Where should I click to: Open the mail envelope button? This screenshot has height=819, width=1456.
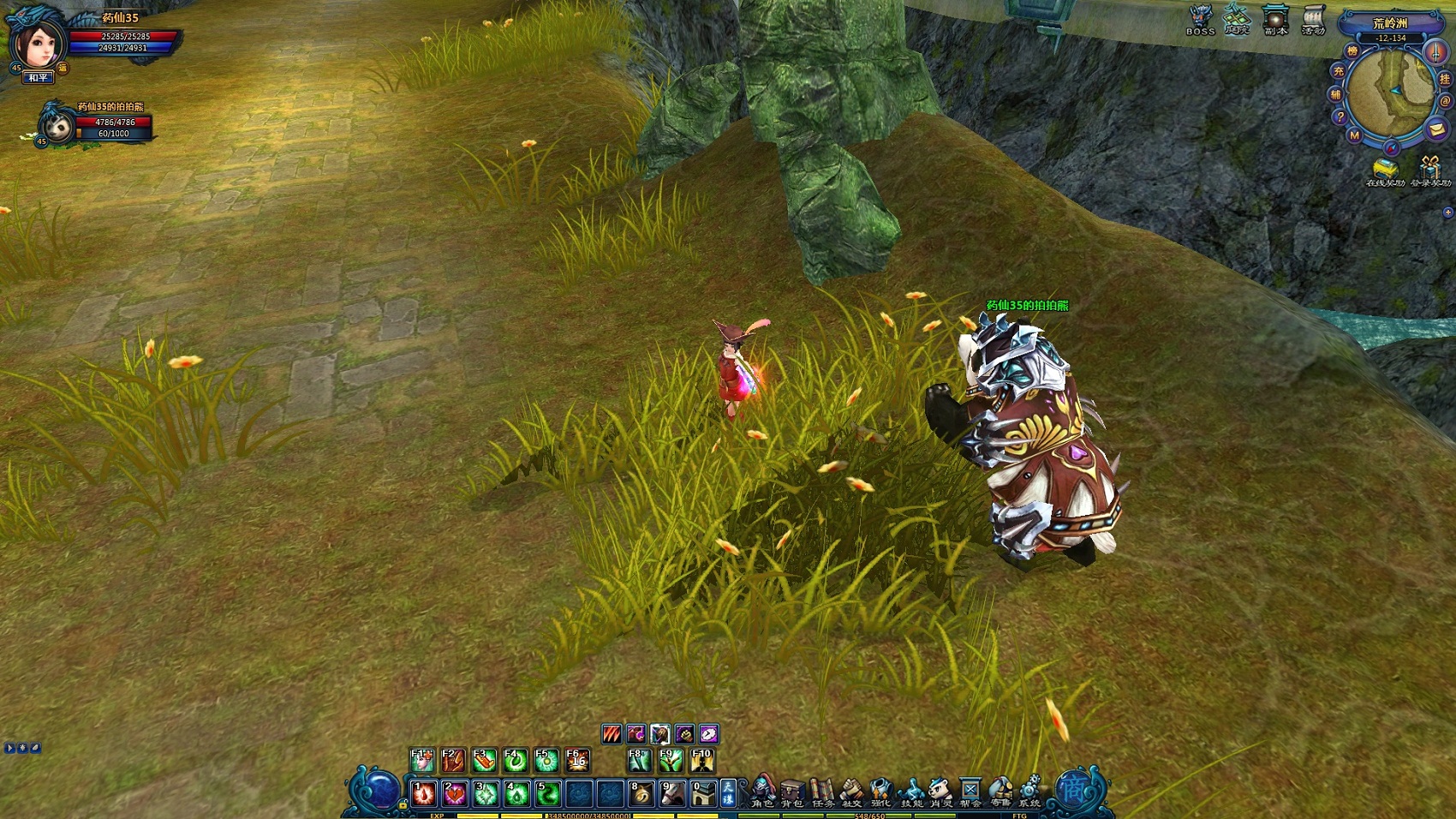pos(1436,129)
